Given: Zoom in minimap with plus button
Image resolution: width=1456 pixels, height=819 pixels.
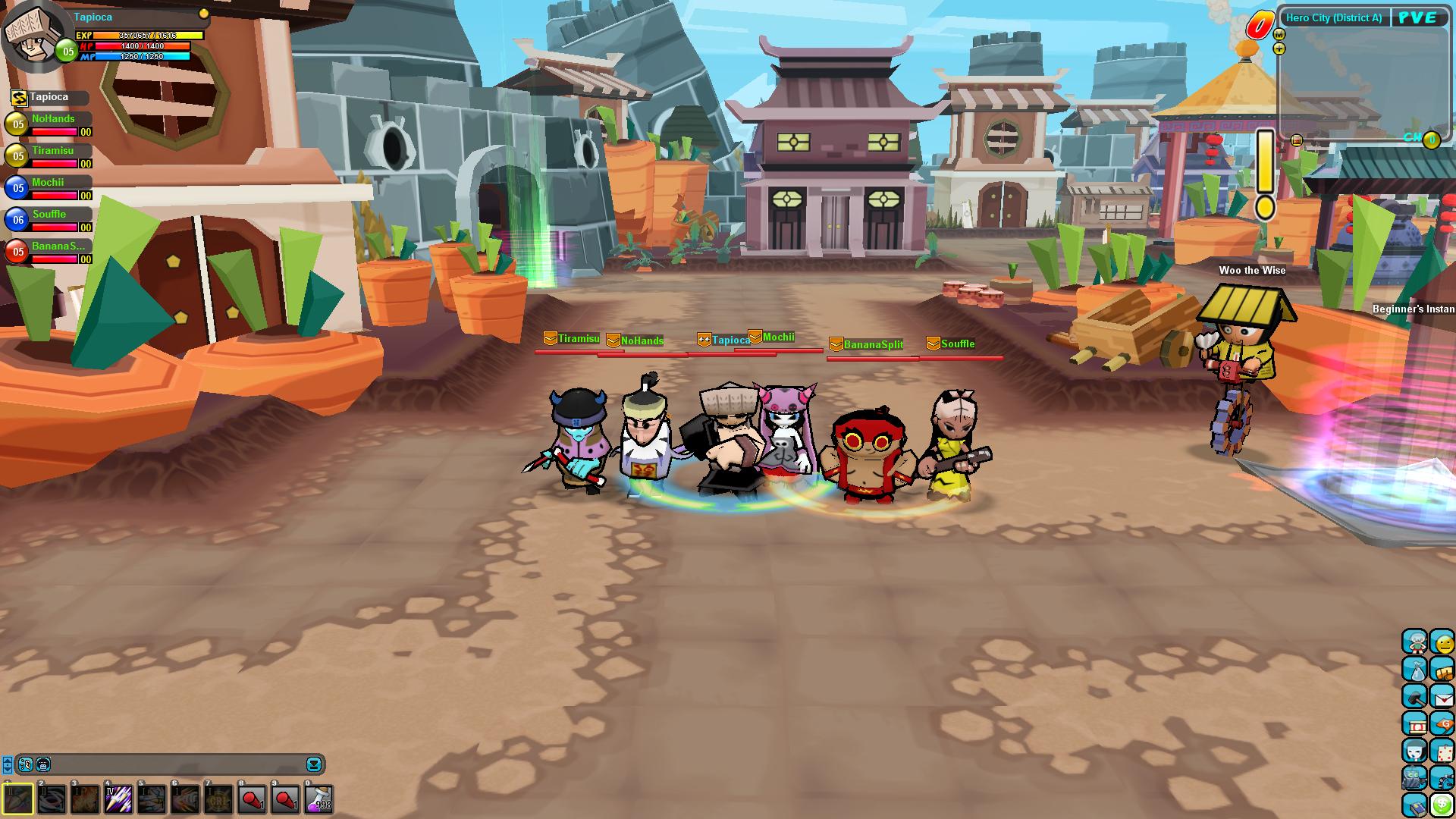Looking at the screenshot, I should (x=1279, y=49).
